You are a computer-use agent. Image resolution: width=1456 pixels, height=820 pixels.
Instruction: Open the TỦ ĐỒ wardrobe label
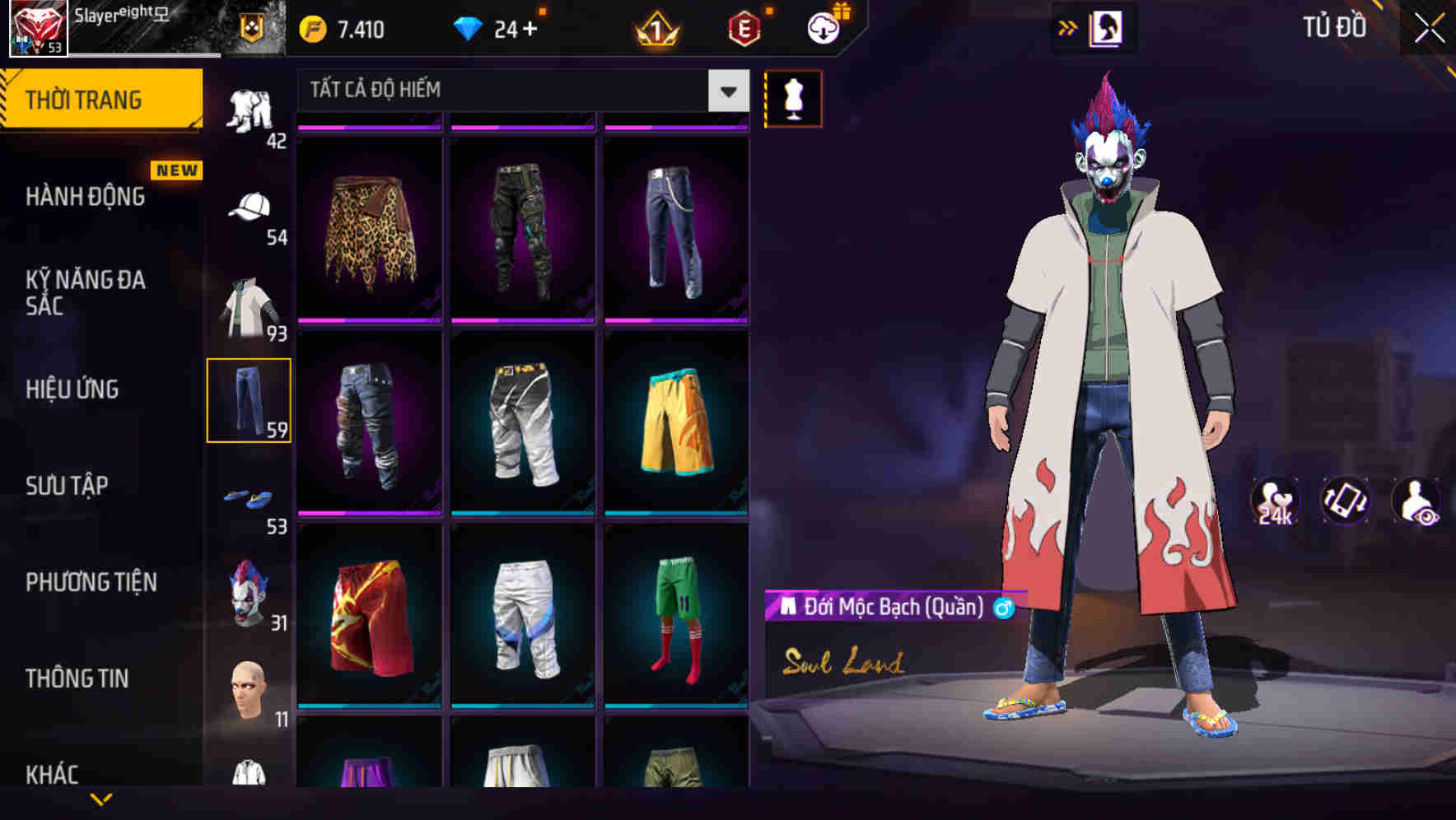click(x=1332, y=27)
